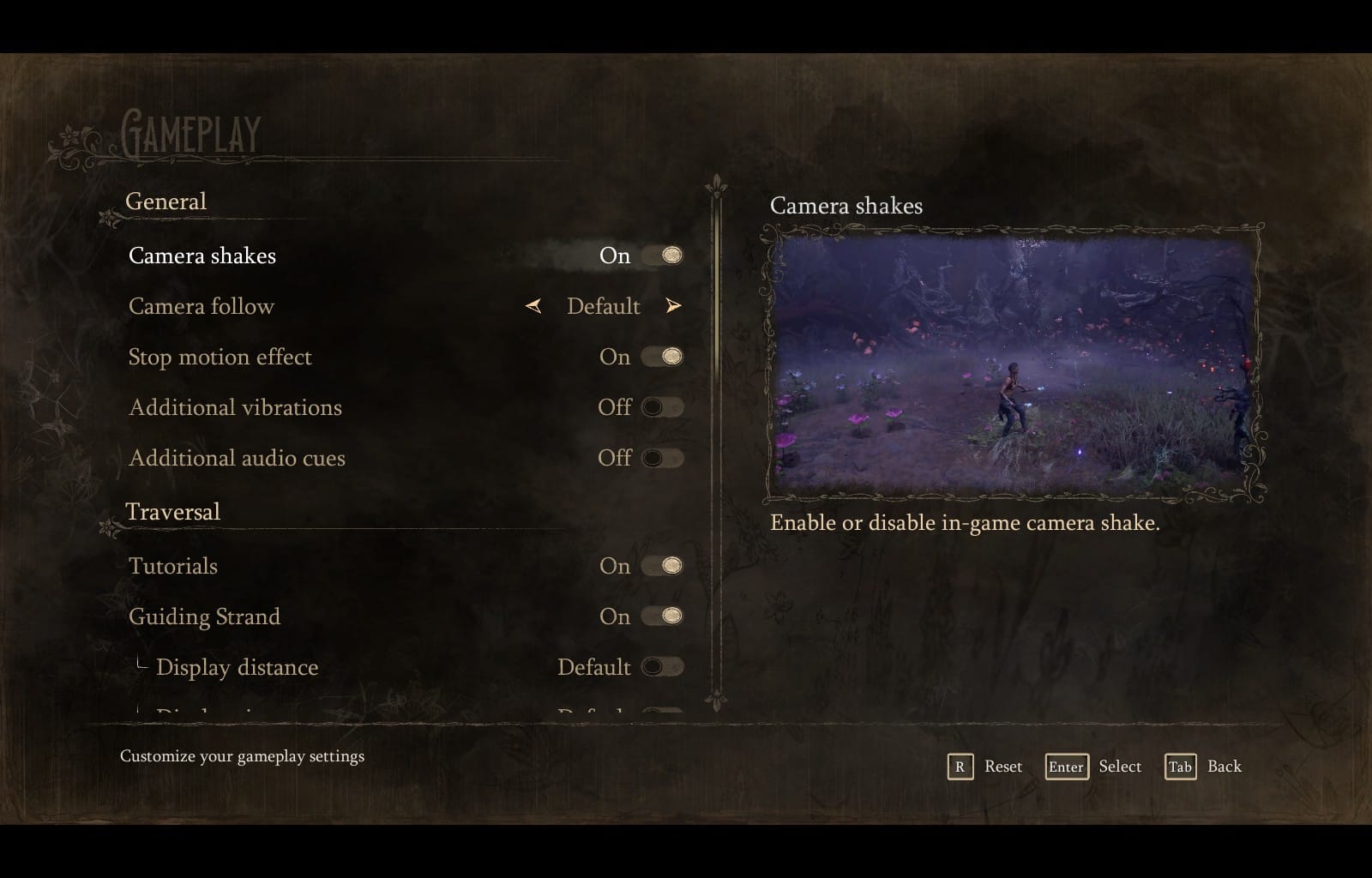This screenshot has height=878, width=1372.
Task: Click the Tab key icon near Back
Action: pos(1180,767)
